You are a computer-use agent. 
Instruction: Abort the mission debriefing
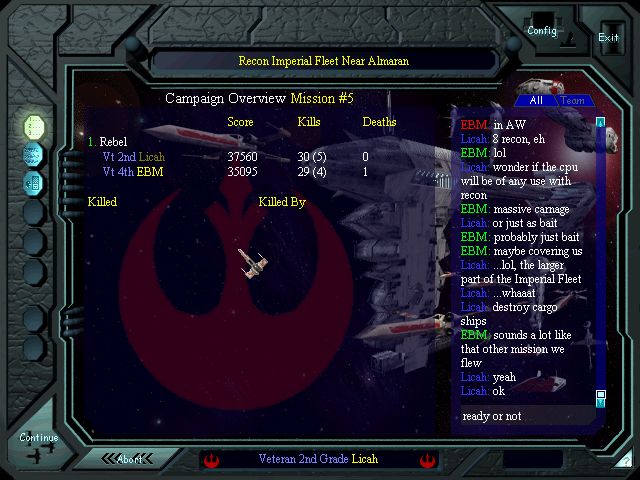130,459
